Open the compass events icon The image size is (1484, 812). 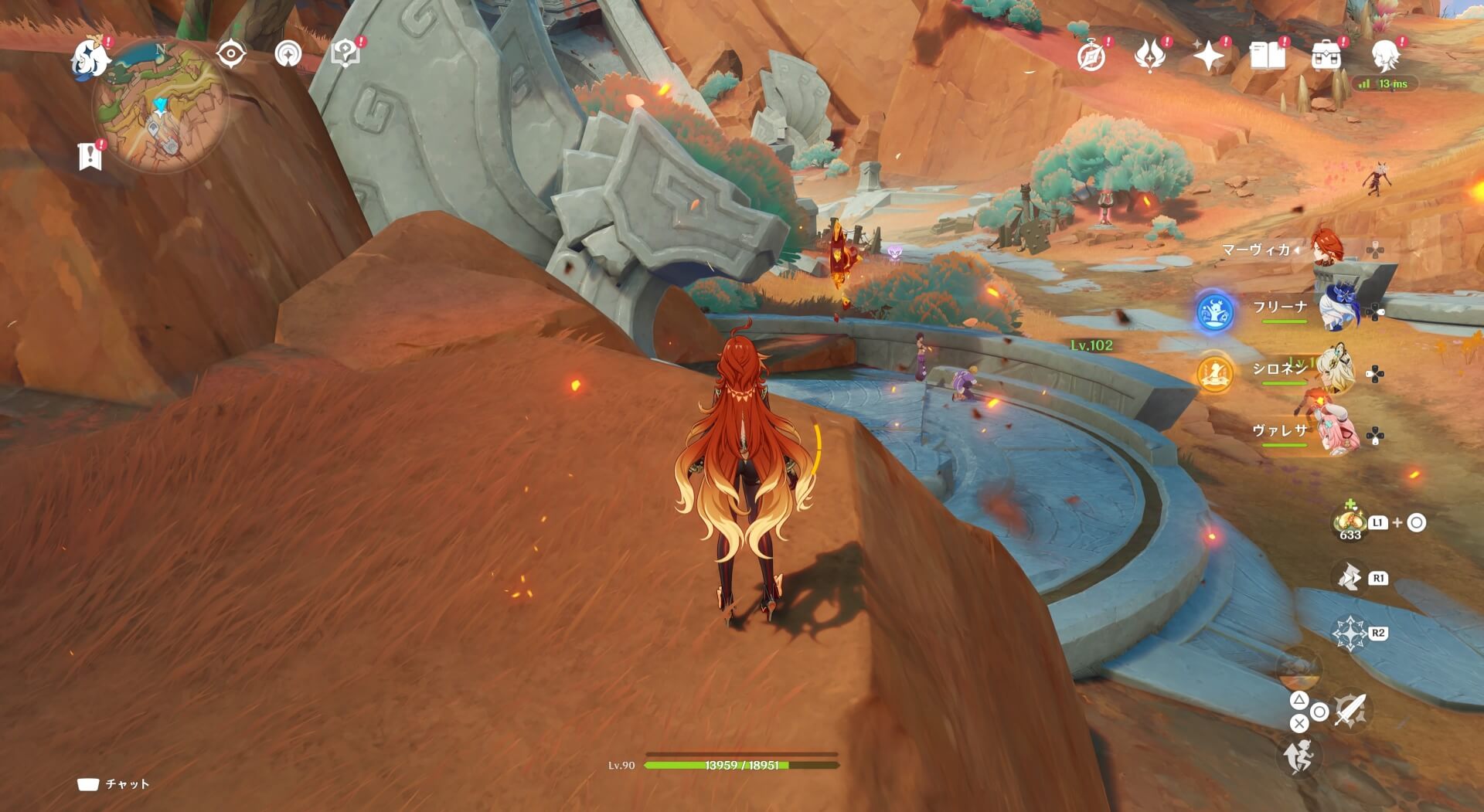[x=1091, y=56]
